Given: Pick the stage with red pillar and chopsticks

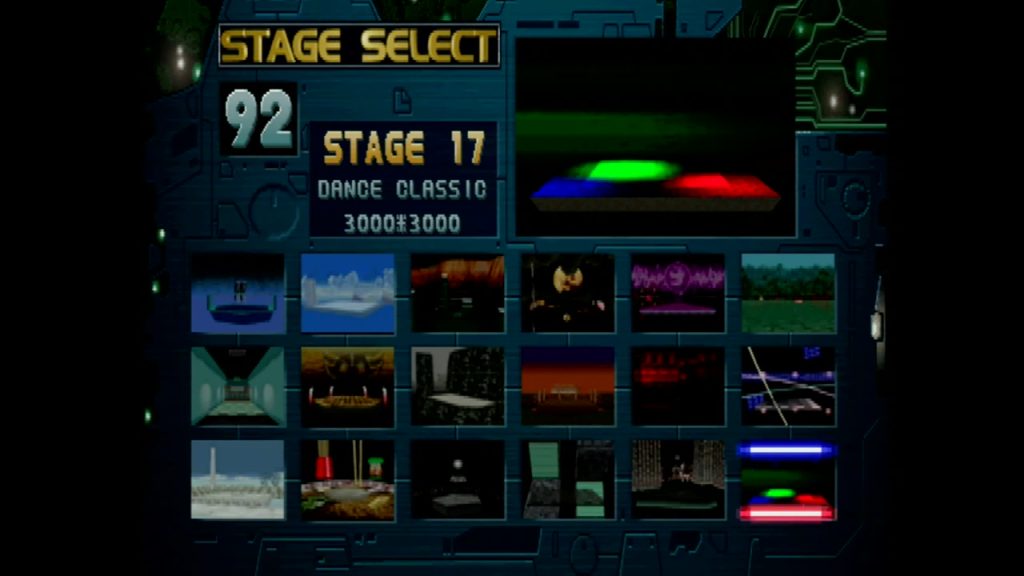Looking at the screenshot, I should pyautogui.click(x=348, y=479).
